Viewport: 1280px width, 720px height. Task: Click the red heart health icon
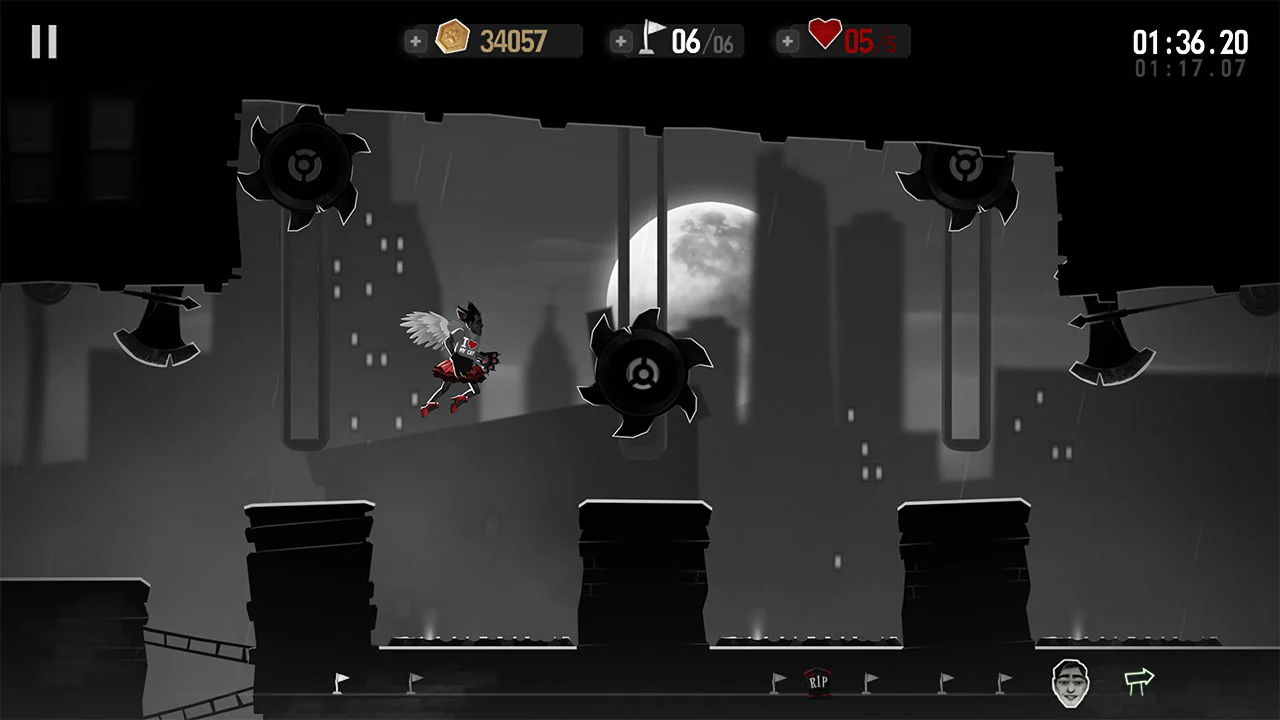pyautogui.click(x=822, y=36)
